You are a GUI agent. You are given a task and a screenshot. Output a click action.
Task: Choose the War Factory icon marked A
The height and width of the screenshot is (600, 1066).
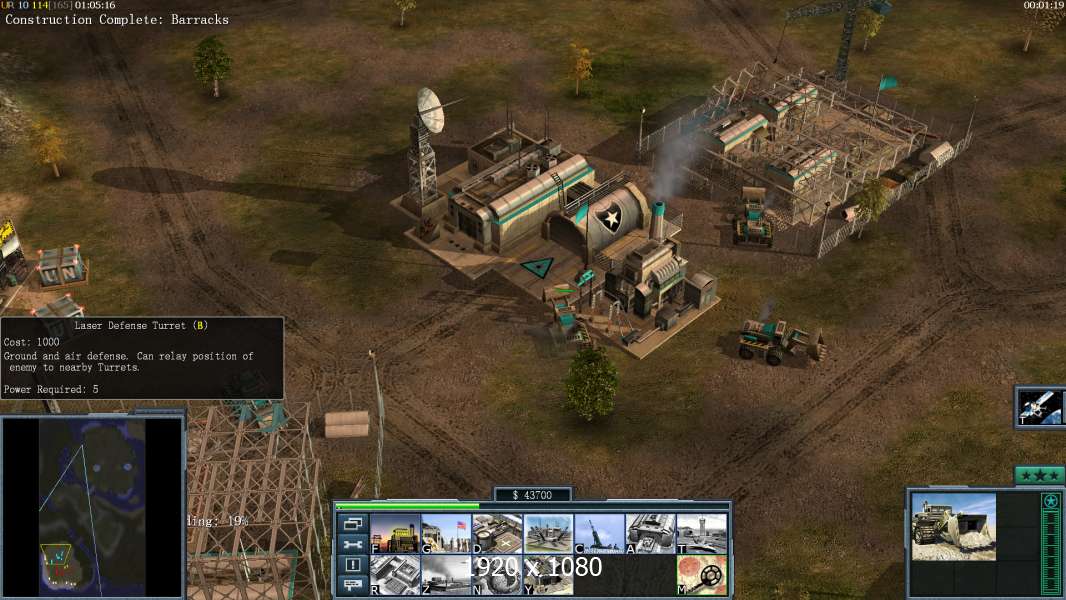pyautogui.click(x=650, y=533)
